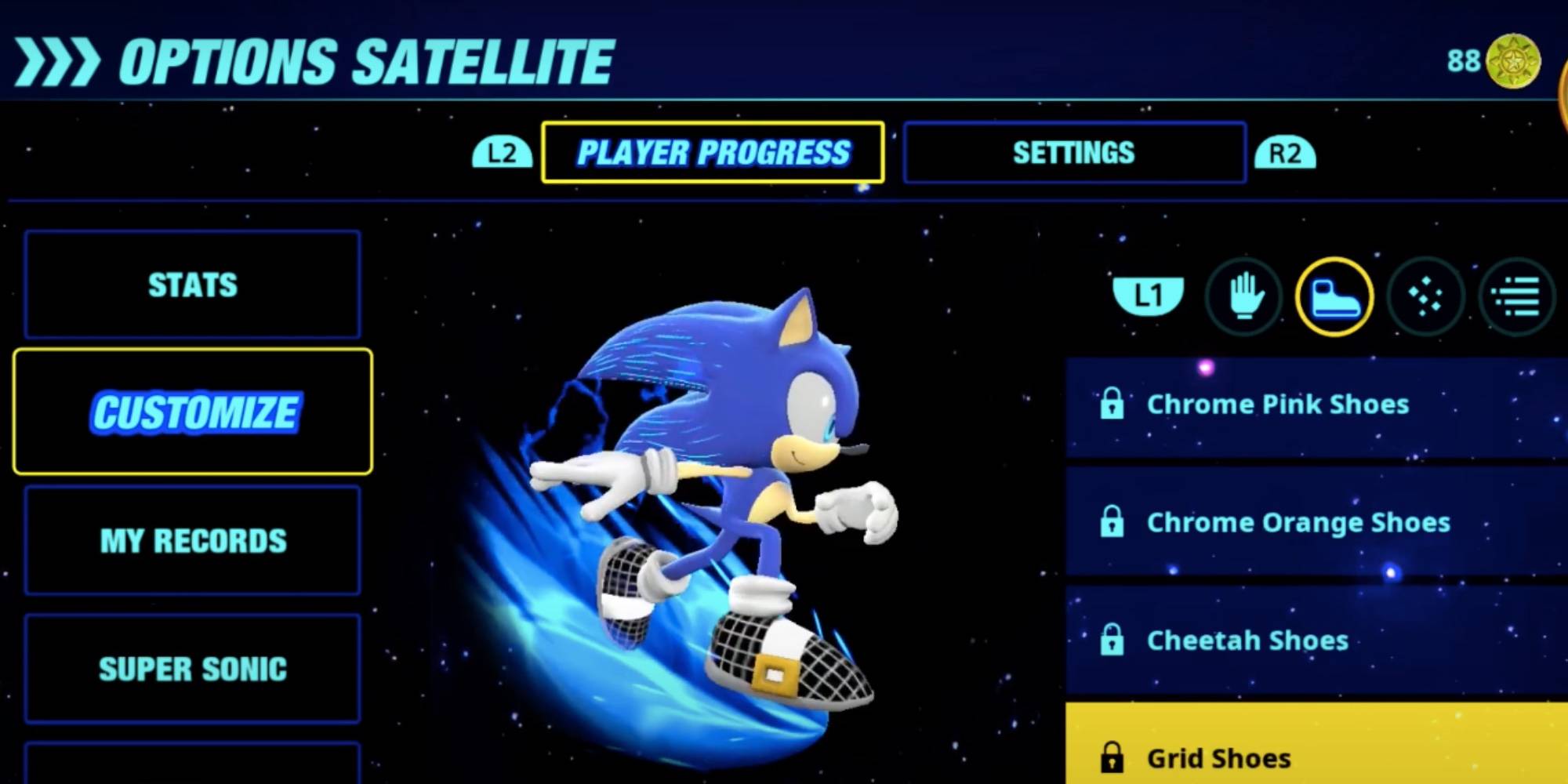This screenshot has height=784, width=1568.
Task: Click the lock icon on Chrome Orange Shoes
Action: [x=1111, y=522]
